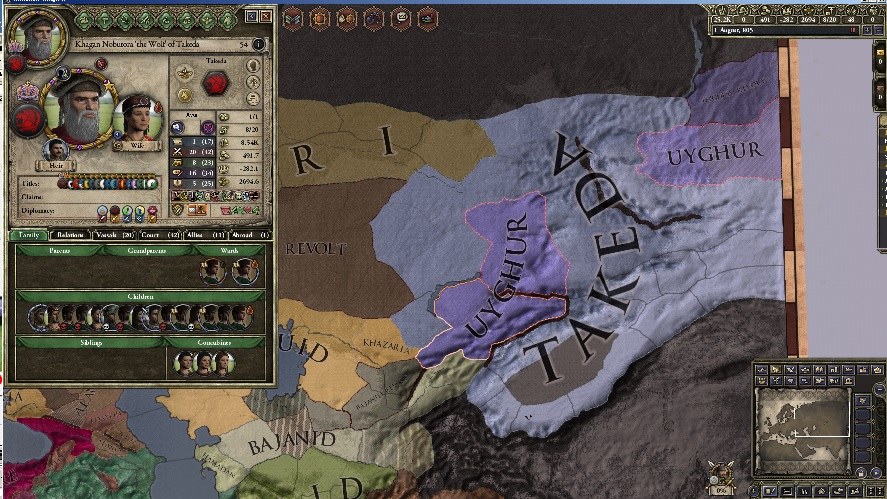Select the first map mode button
The image size is (887, 499).
(762, 371)
